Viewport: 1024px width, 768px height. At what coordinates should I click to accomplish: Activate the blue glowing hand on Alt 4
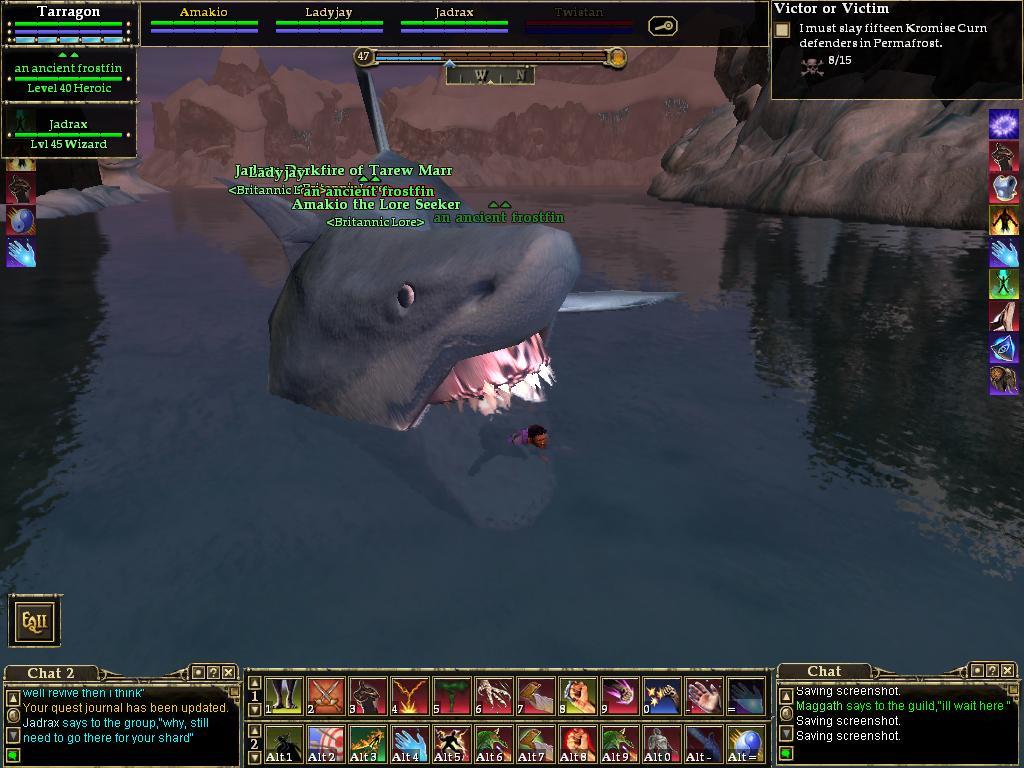(410, 745)
